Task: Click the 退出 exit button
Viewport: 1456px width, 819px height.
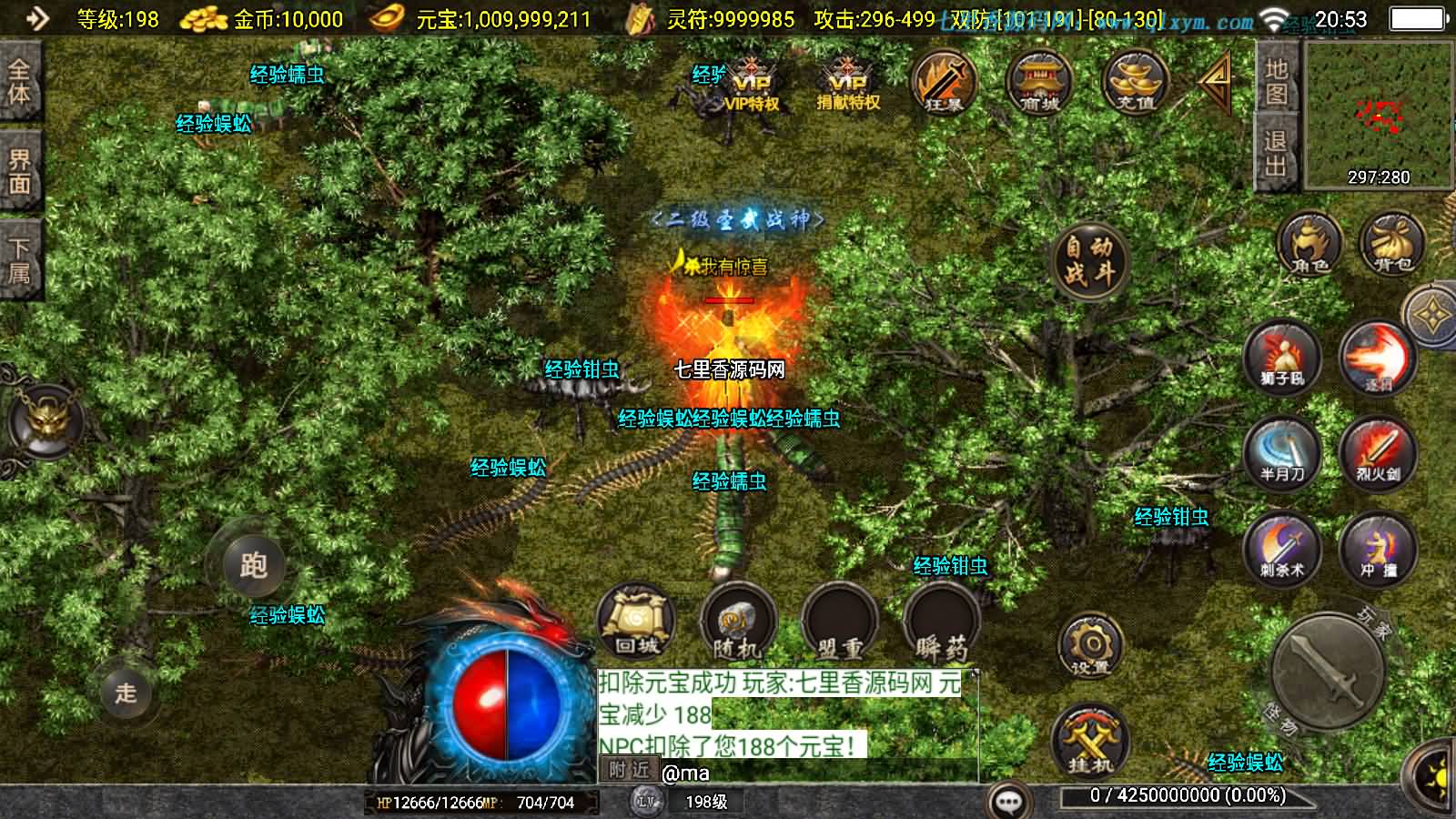Action: [x=1276, y=153]
